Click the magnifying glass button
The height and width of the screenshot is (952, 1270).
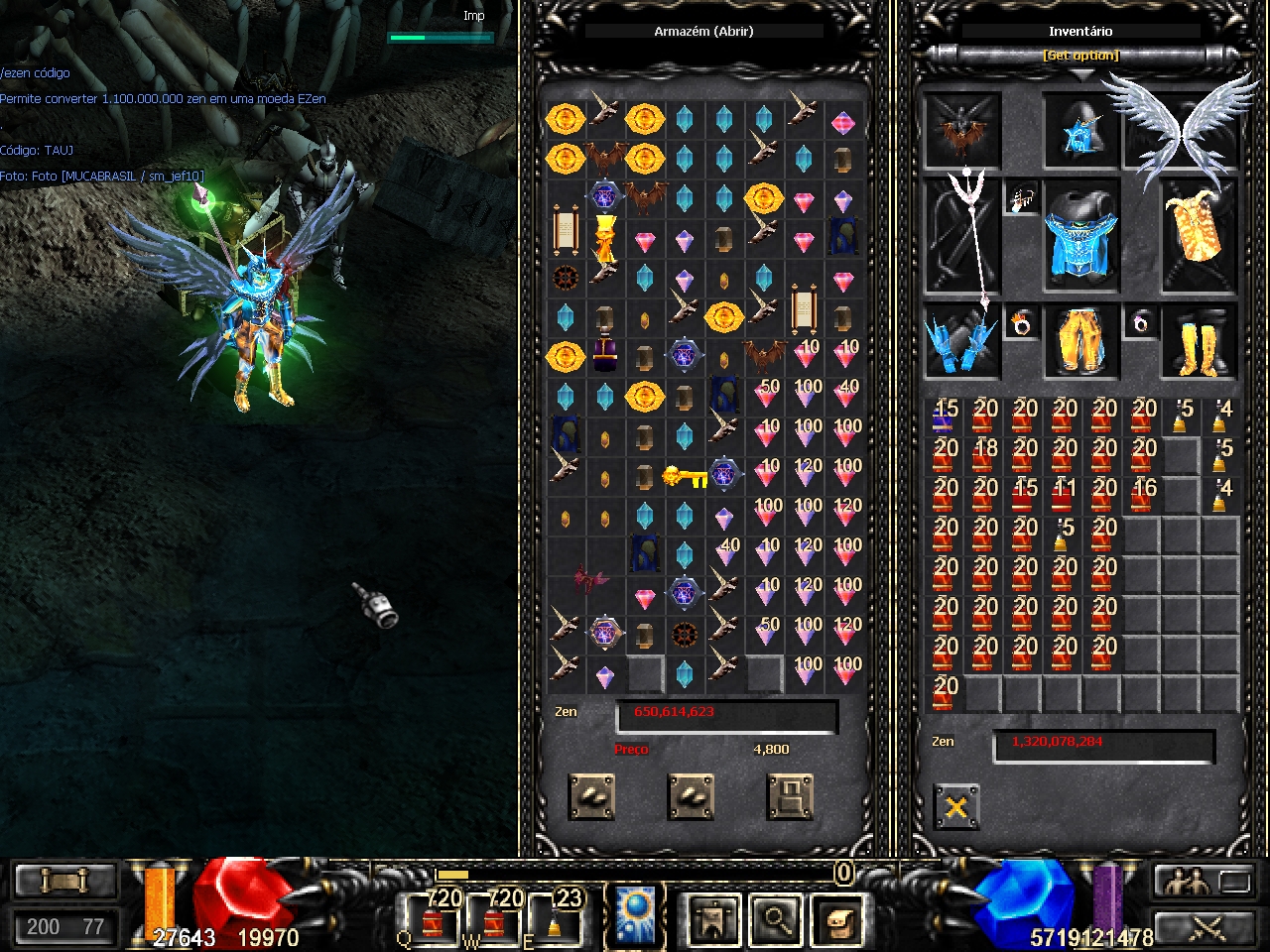point(775,919)
